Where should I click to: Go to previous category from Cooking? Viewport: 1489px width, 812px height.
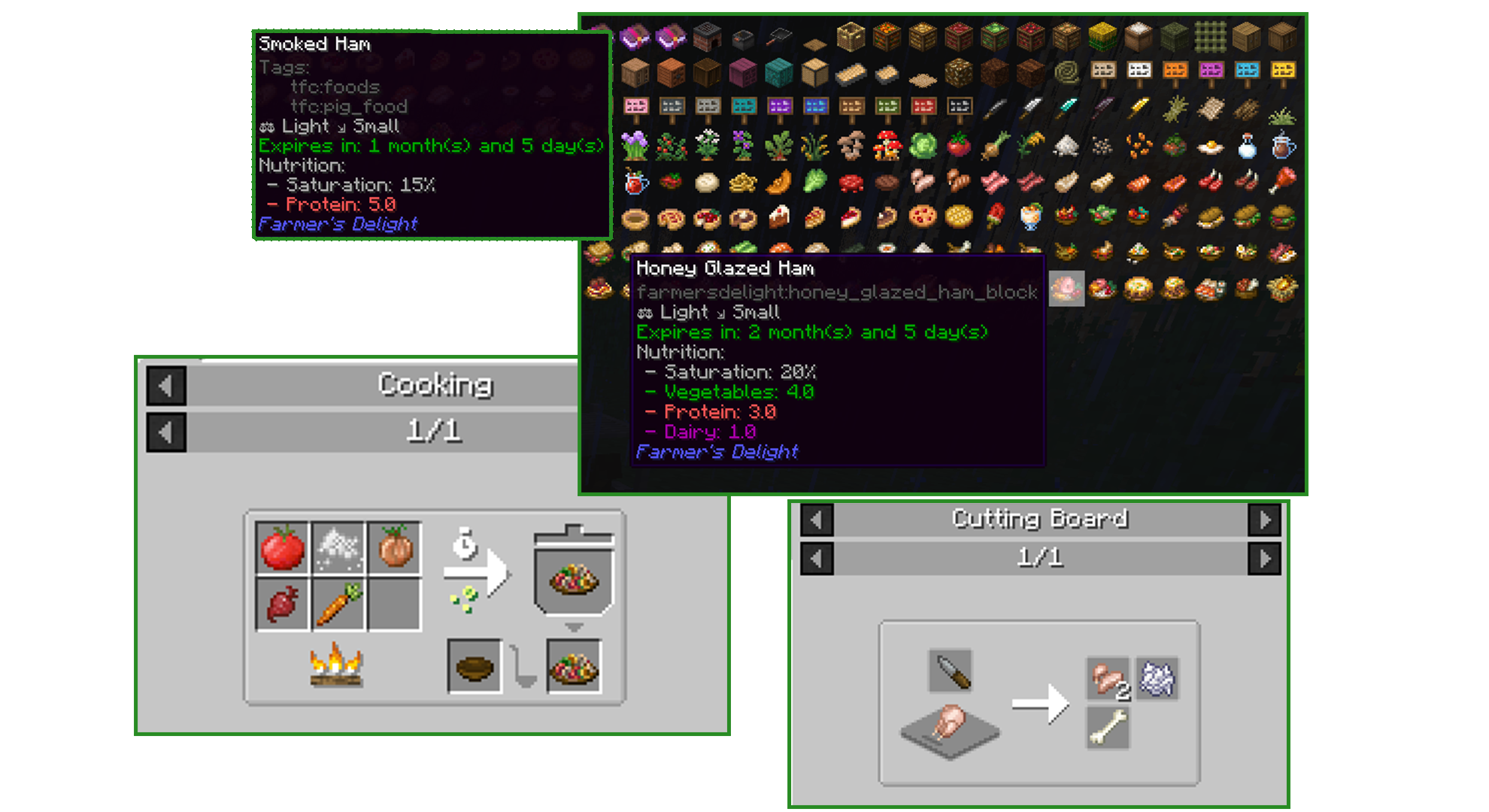pos(166,386)
